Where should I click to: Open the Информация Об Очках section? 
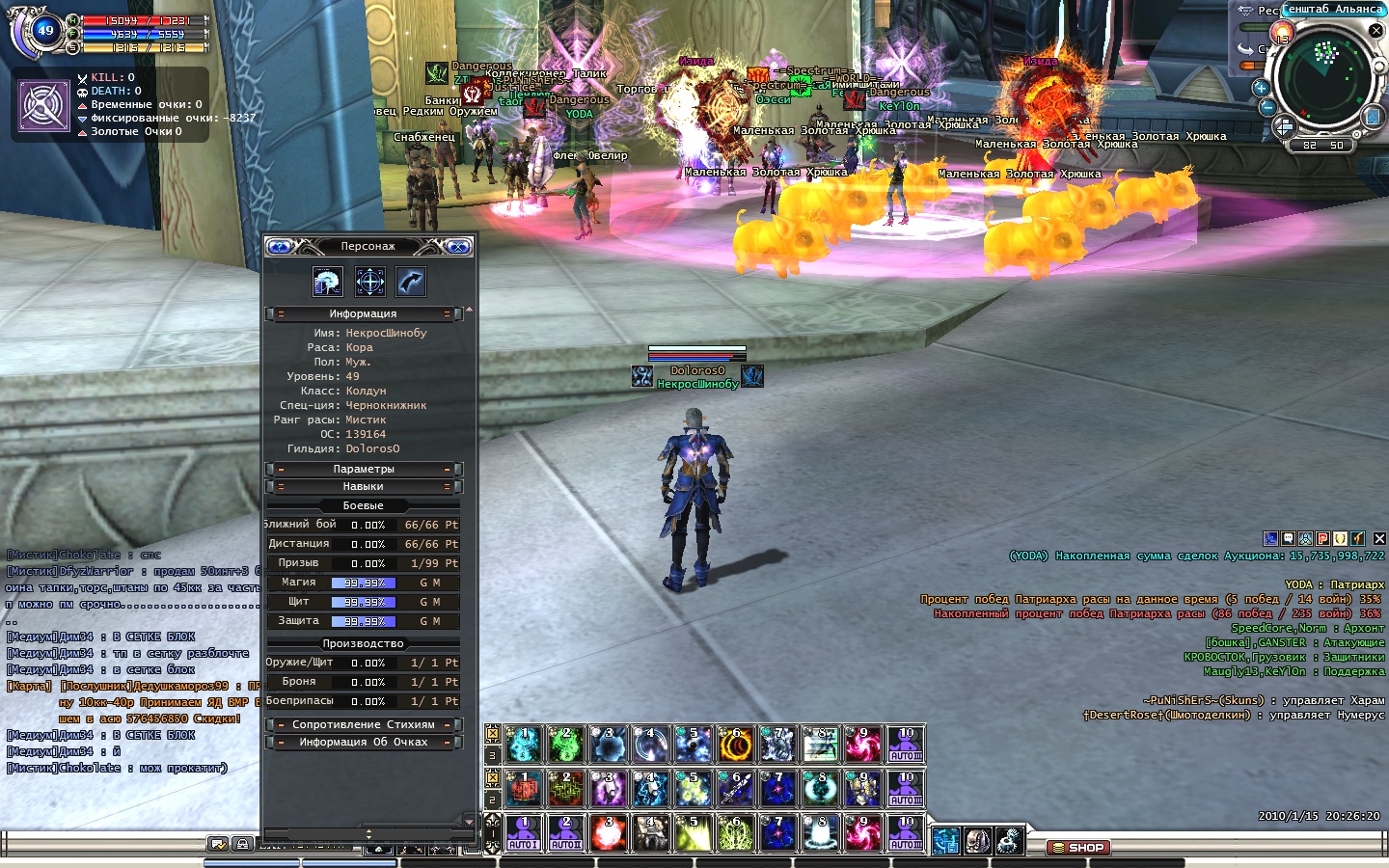(x=364, y=743)
